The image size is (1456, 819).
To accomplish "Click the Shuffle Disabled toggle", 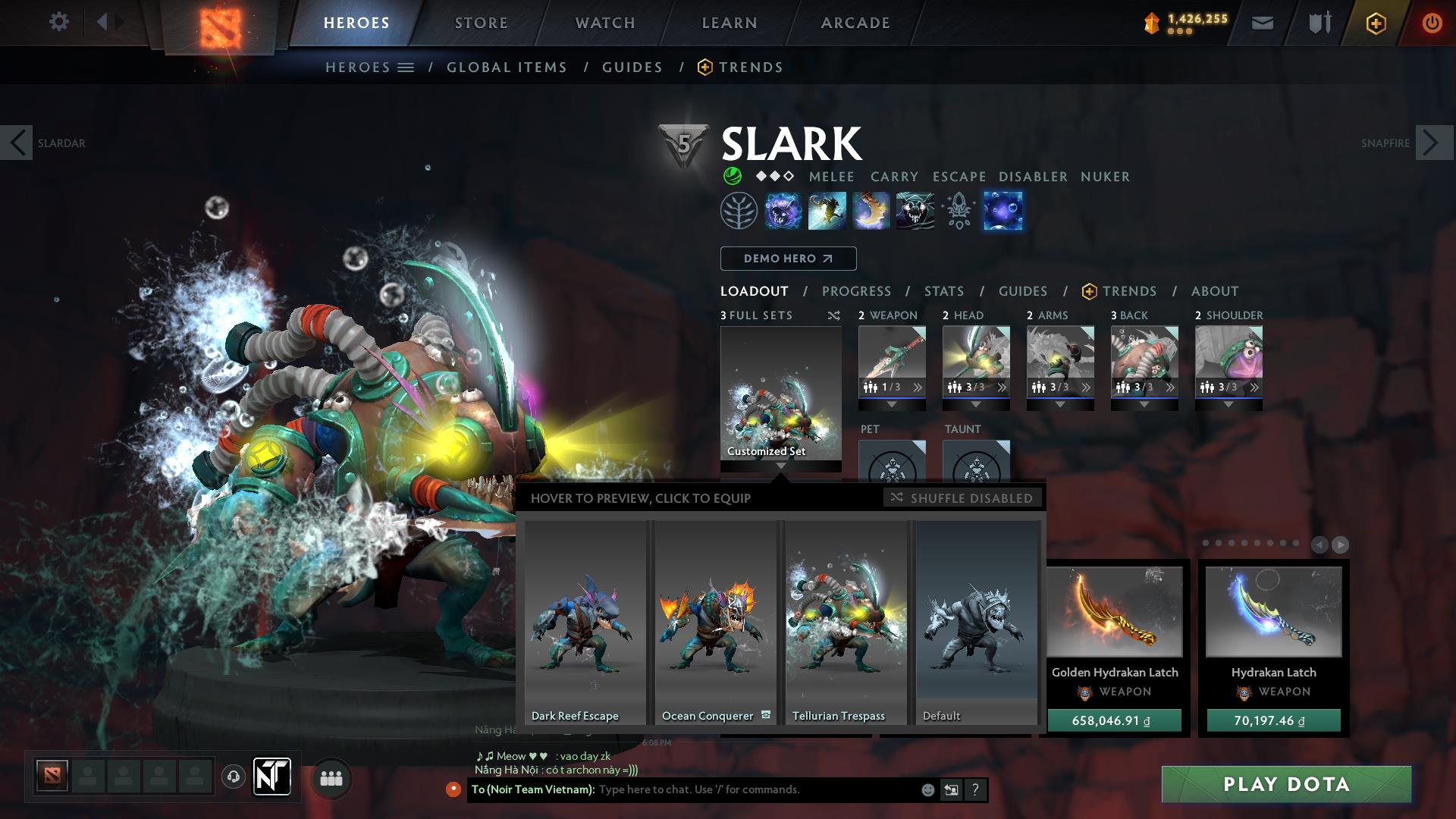I will click(962, 498).
